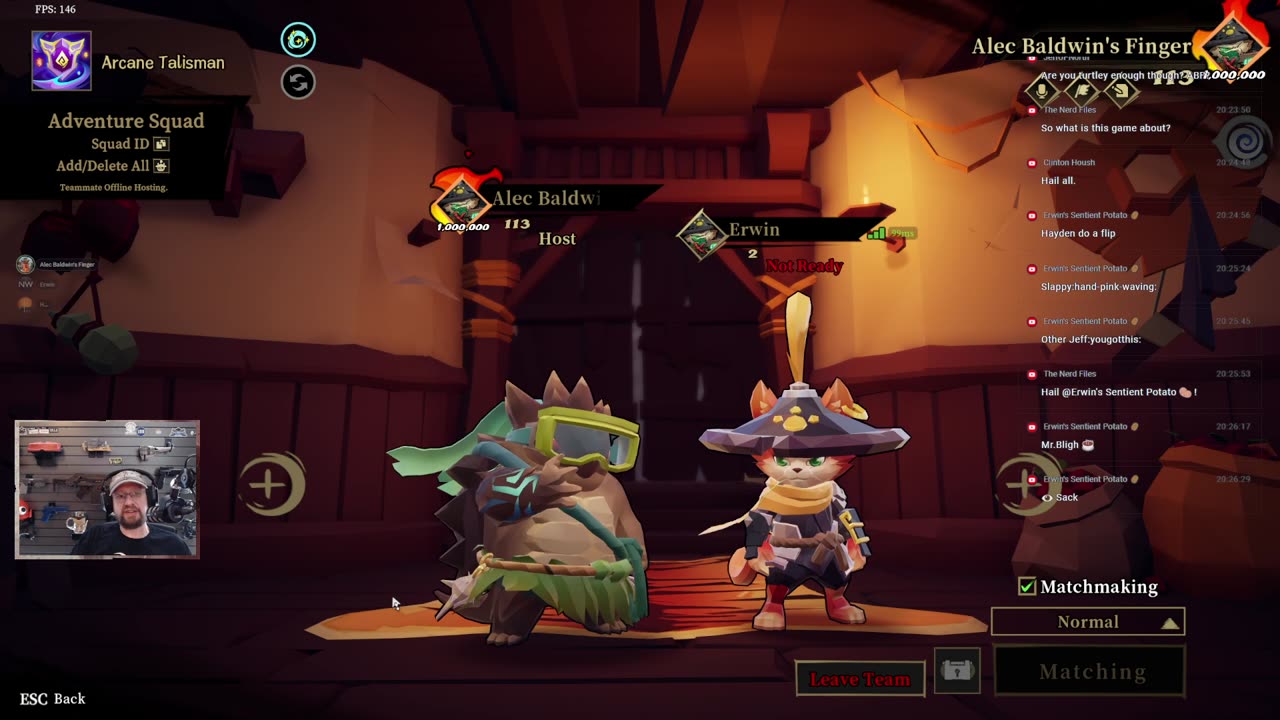Screen dimensions: 1280x720
Task: Toggle the Matchmaking checkbox
Action: pyautogui.click(x=1027, y=587)
